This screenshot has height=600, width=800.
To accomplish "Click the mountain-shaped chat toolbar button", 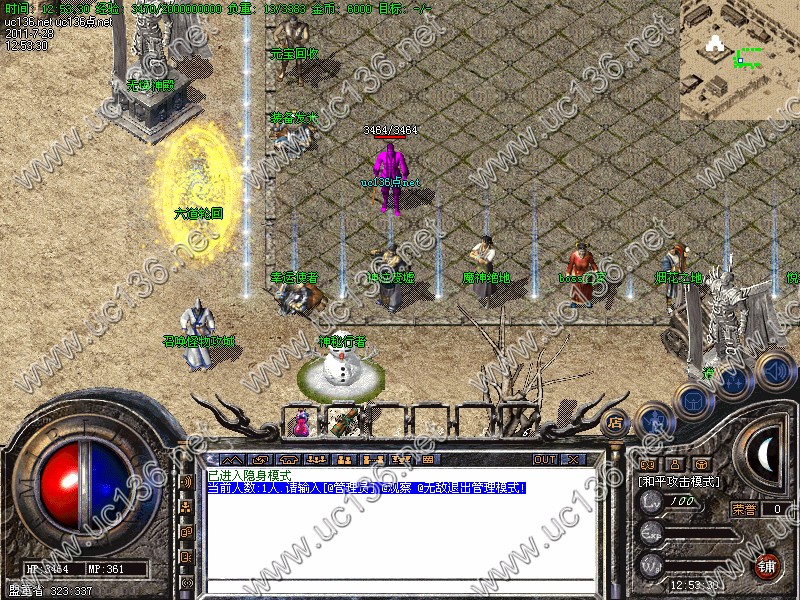I will tap(230, 459).
